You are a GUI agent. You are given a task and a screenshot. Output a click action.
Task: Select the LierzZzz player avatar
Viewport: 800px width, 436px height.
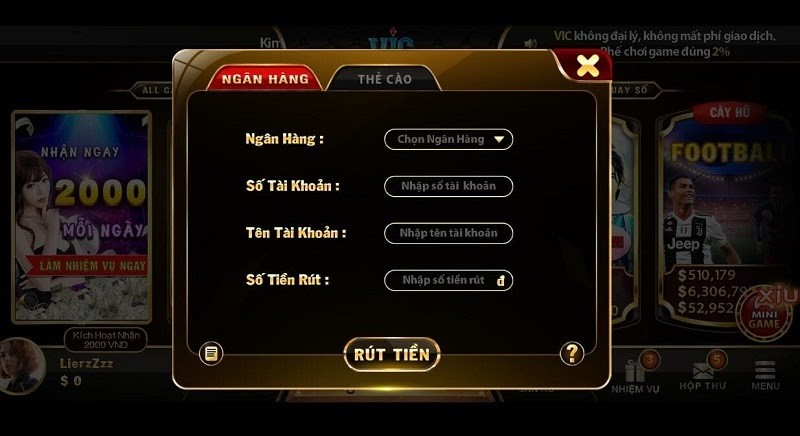coord(22,365)
